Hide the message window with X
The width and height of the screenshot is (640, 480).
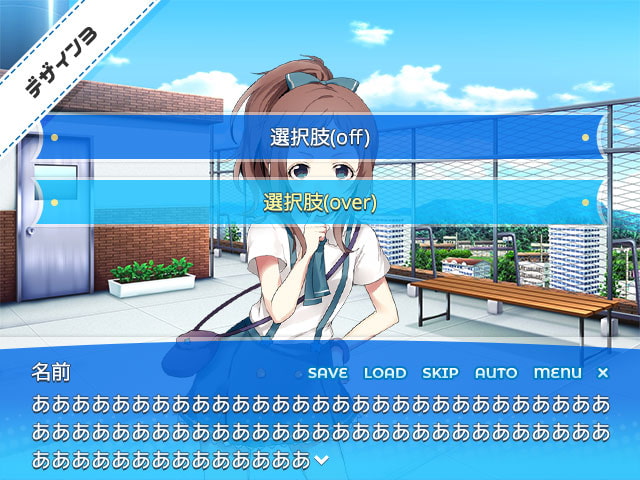click(x=602, y=373)
